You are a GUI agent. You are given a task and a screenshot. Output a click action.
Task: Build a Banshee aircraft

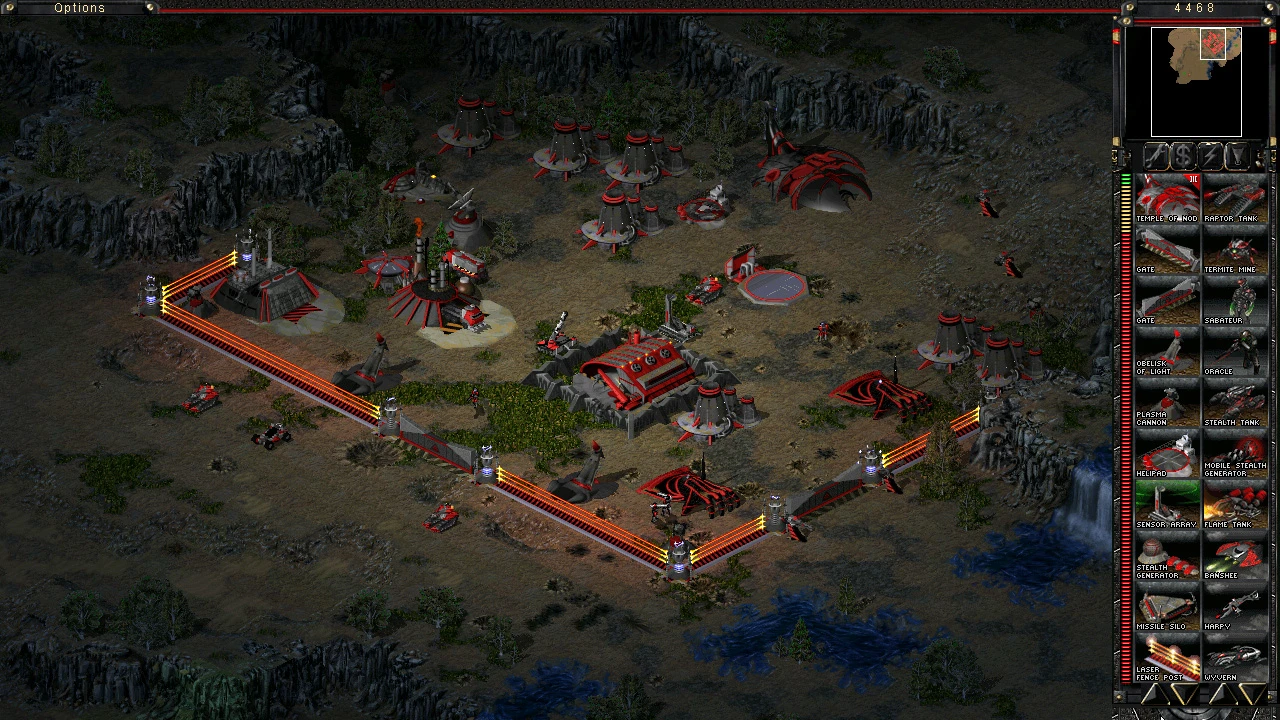1234,555
